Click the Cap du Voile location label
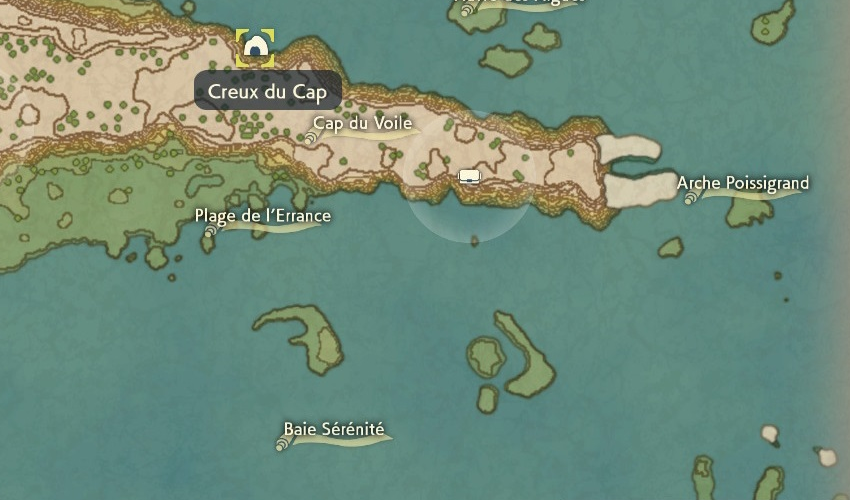Image resolution: width=850 pixels, height=500 pixels. point(362,124)
